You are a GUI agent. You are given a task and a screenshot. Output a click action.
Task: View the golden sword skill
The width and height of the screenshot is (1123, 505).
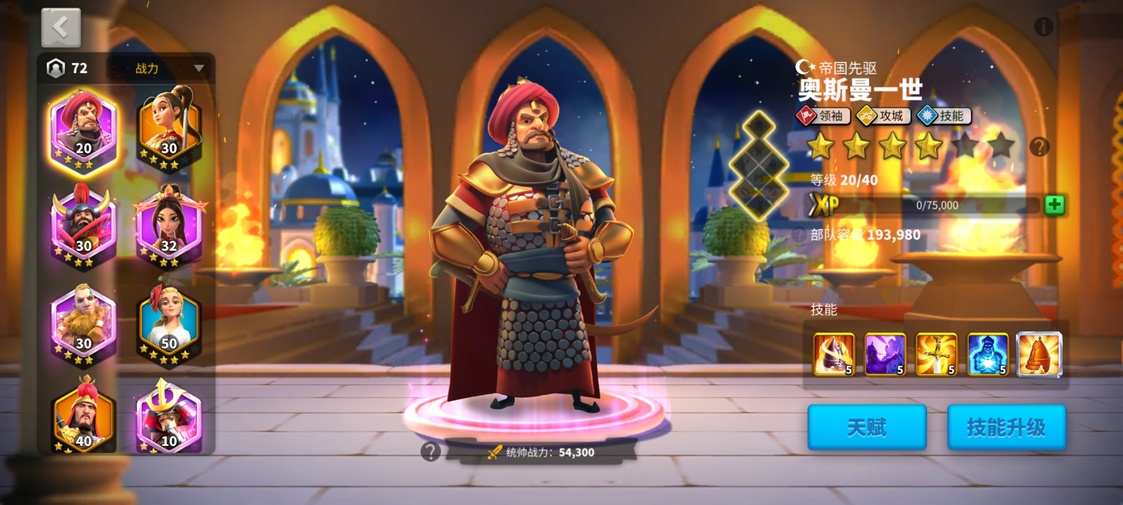pos(936,355)
